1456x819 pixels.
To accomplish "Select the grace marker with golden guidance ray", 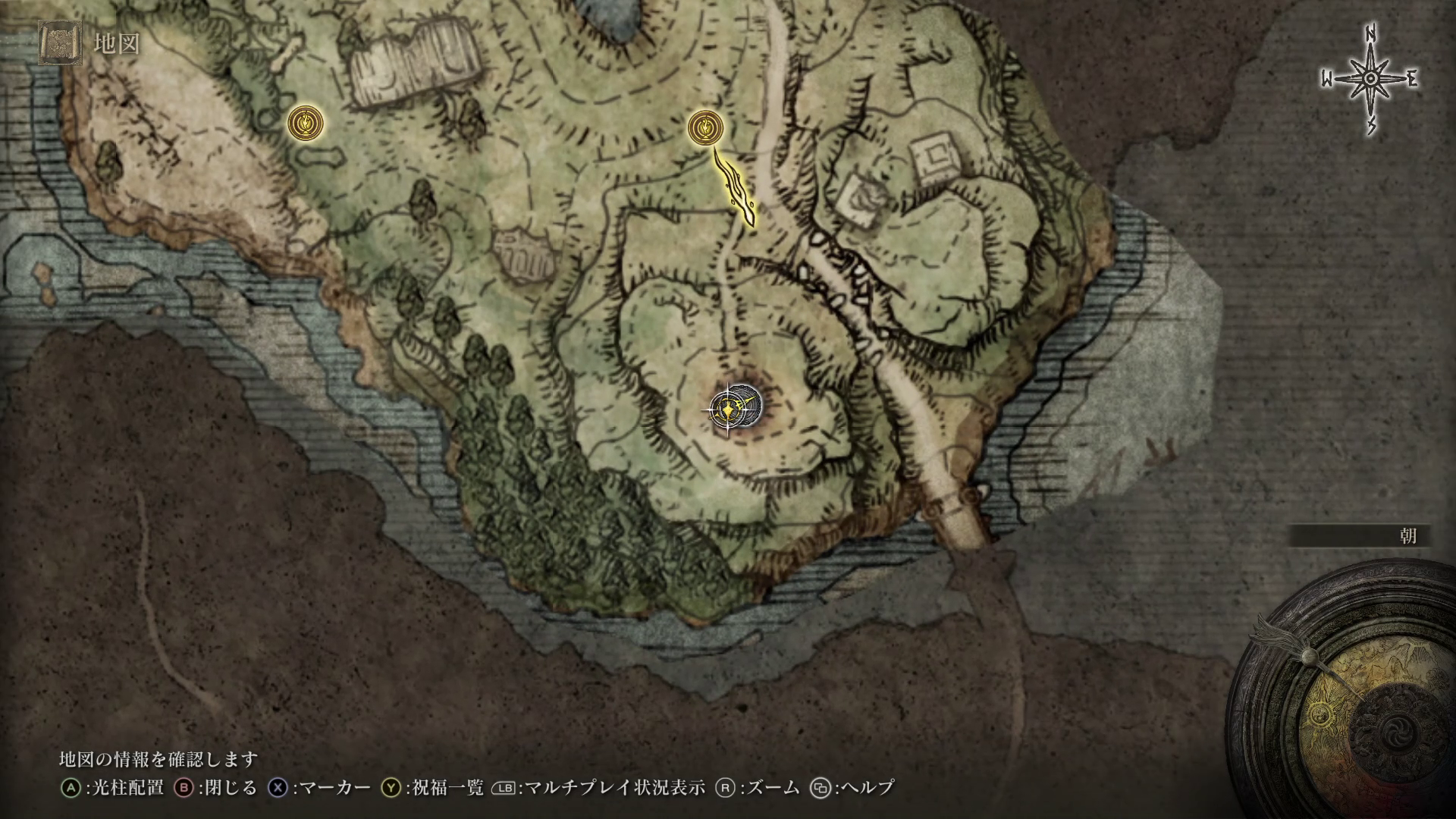I will tap(705, 127).
